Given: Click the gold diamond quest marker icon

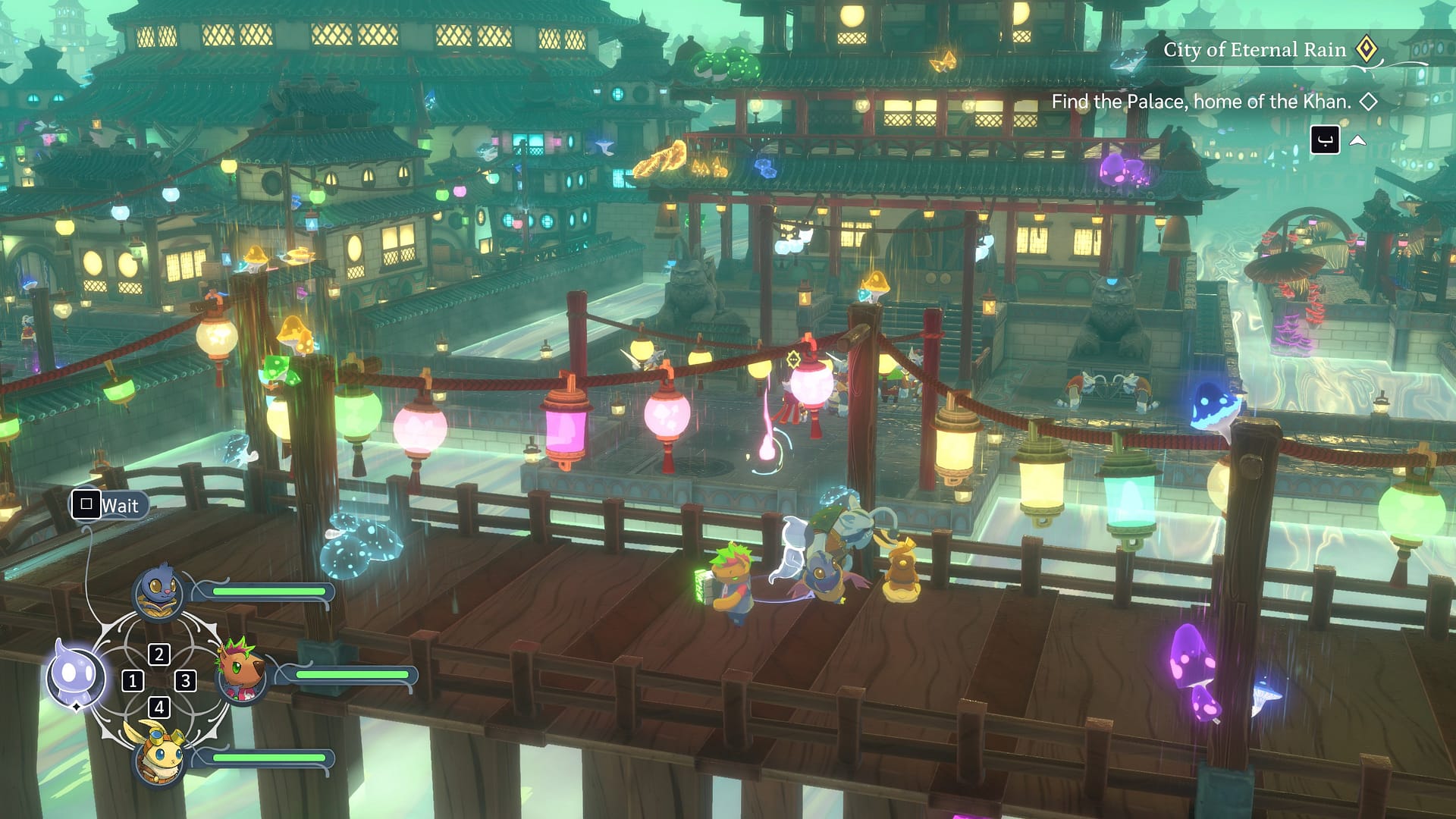Looking at the screenshot, I should click(1367, 49).
